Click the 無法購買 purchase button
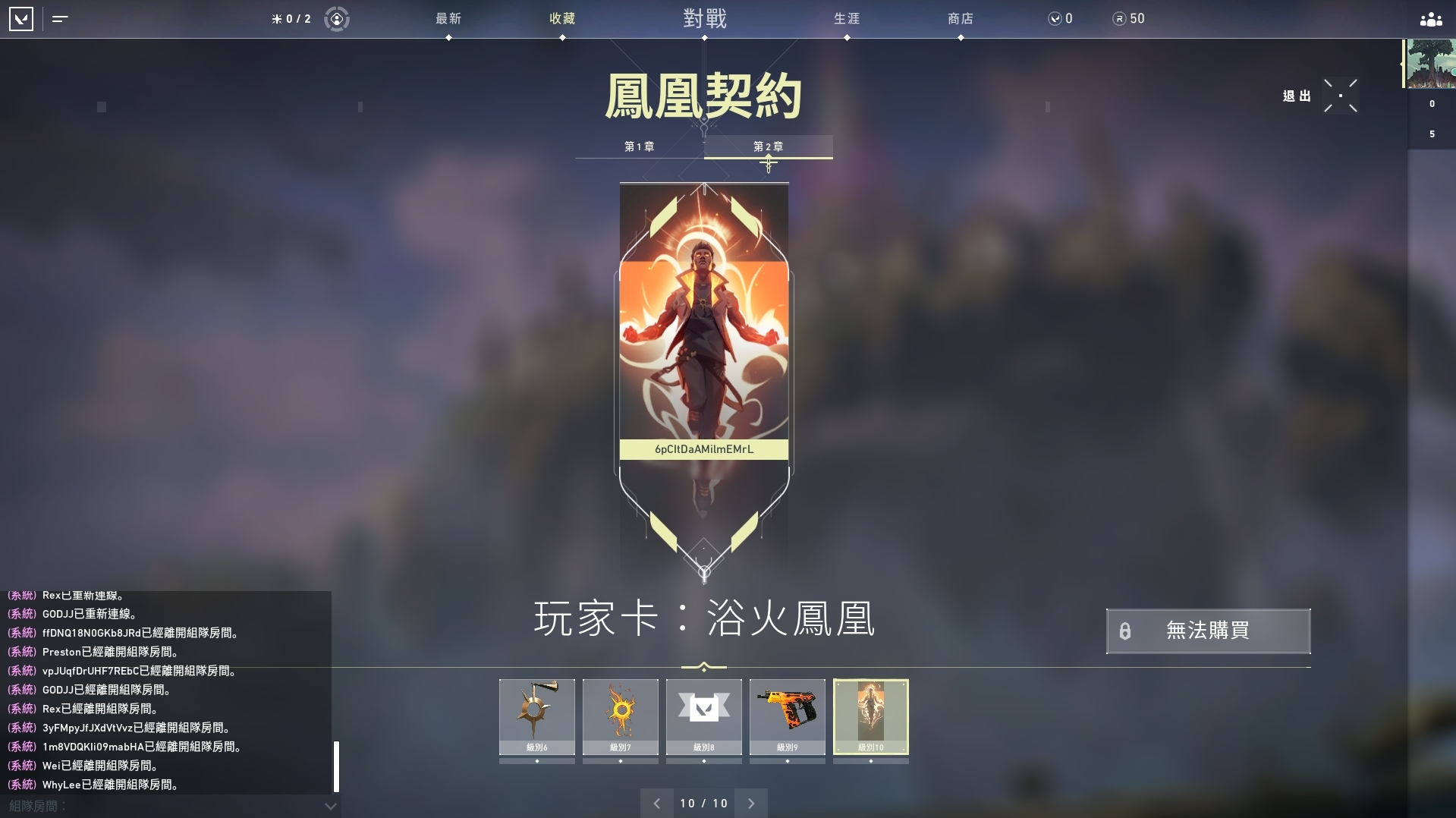 (1208, 631)
